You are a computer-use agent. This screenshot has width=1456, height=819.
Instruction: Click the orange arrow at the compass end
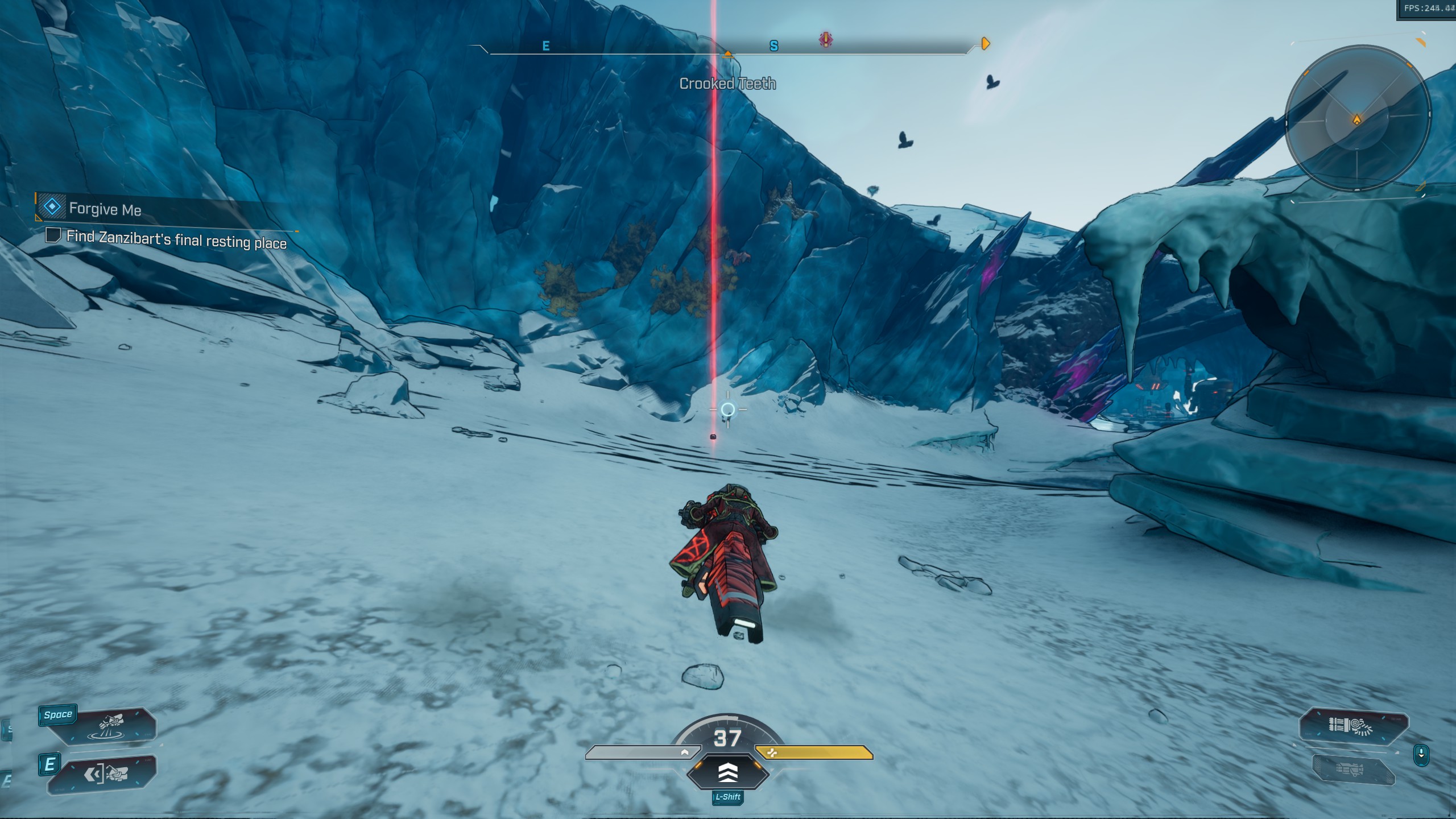pyautogui.click(x=986, y=43)
